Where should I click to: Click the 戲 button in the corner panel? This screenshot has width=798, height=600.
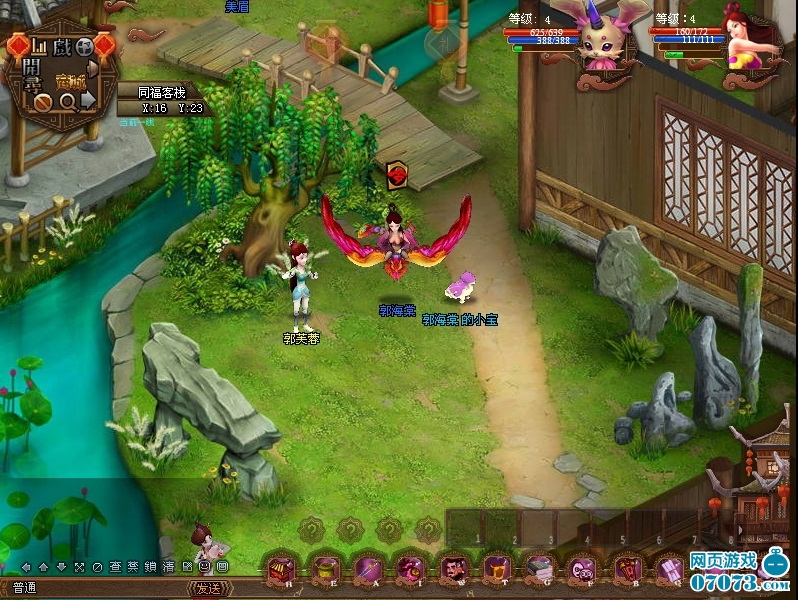[x=63, y=46]
